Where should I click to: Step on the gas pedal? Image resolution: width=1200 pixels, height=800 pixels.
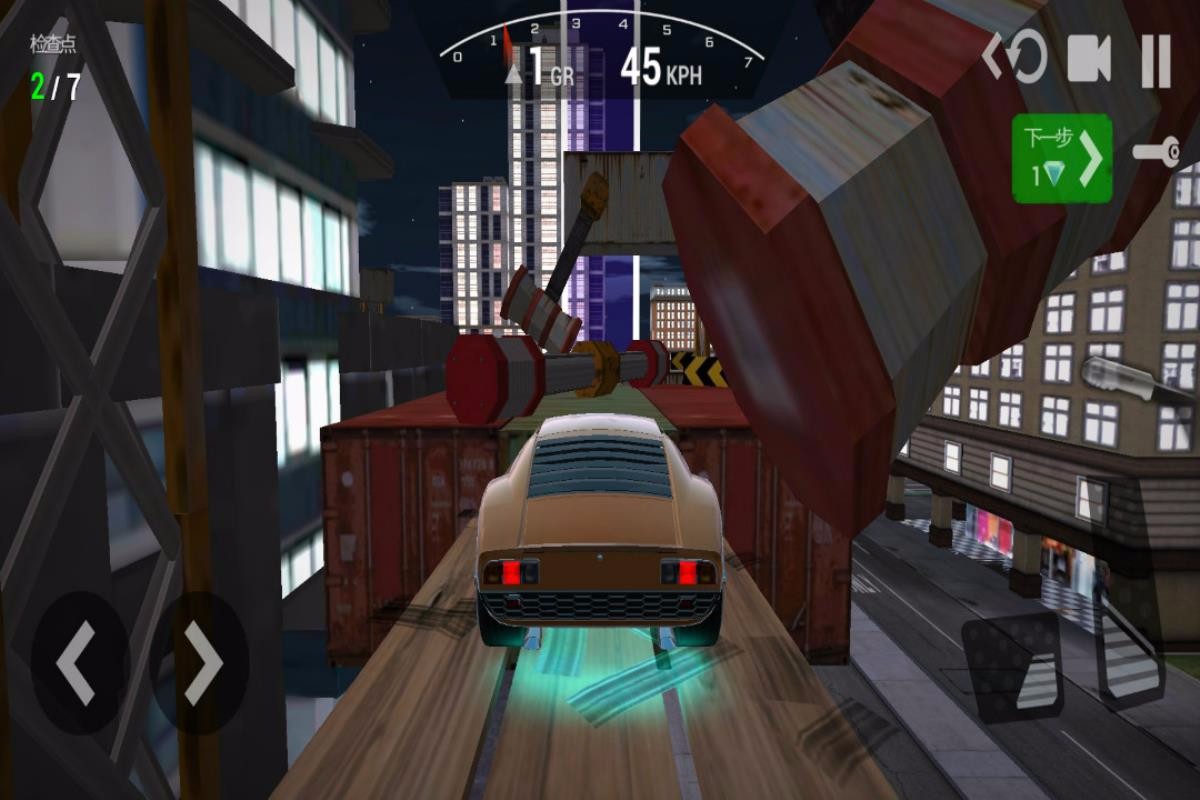[x=1132, y=650]
